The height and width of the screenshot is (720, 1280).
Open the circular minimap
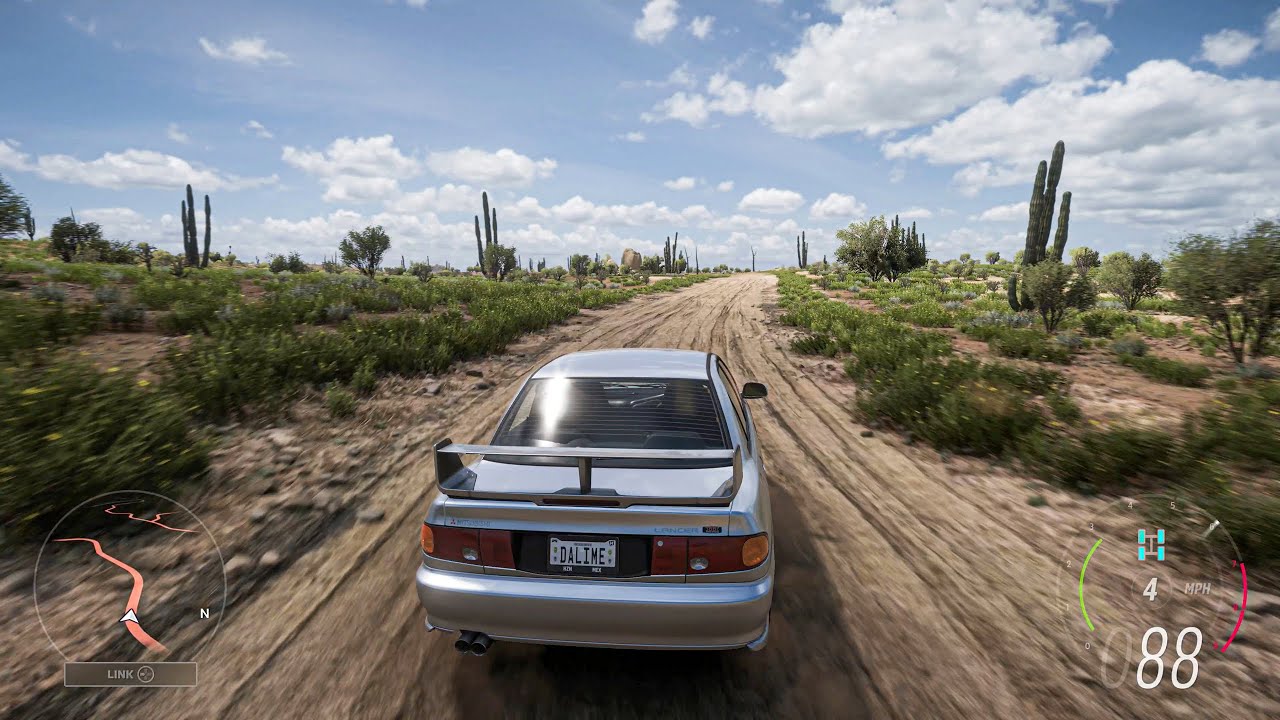[x=130, y=575]
